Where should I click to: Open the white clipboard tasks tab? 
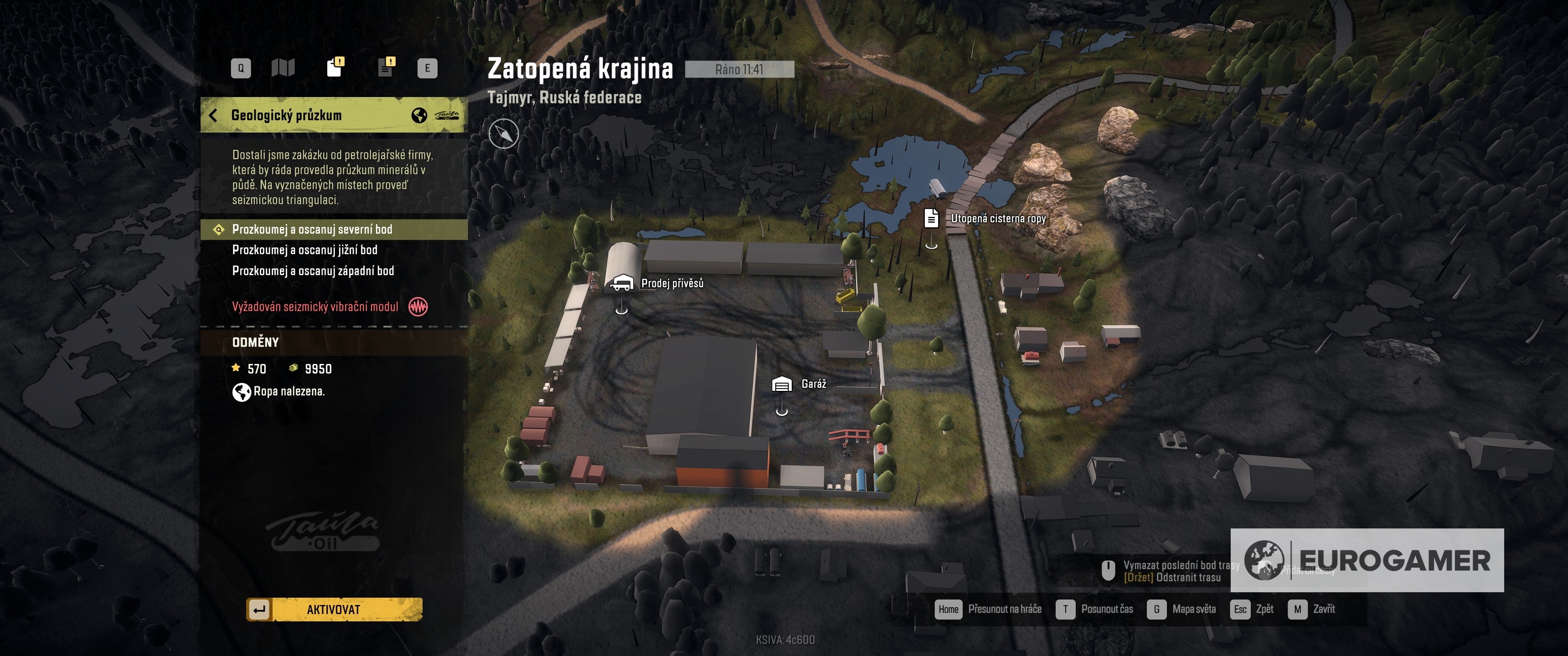(335, 67)
